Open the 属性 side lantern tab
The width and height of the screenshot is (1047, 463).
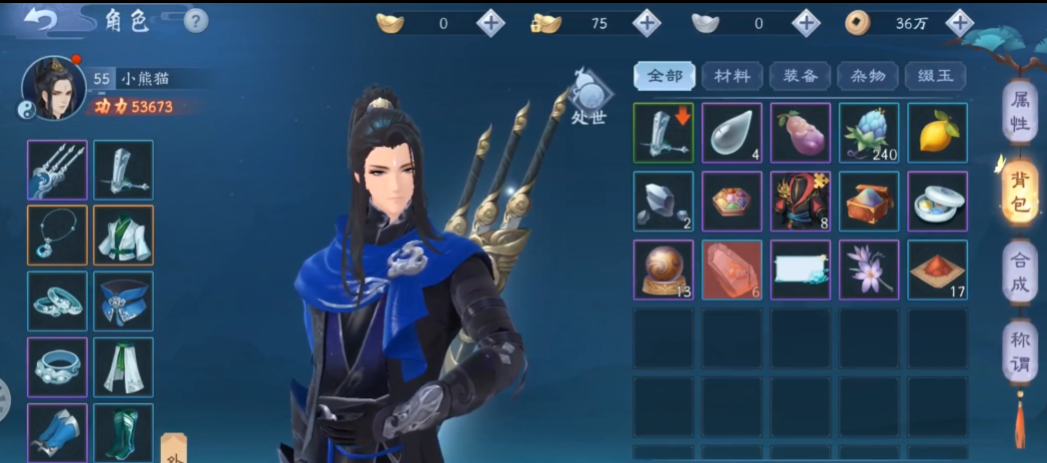point(1020,113)
